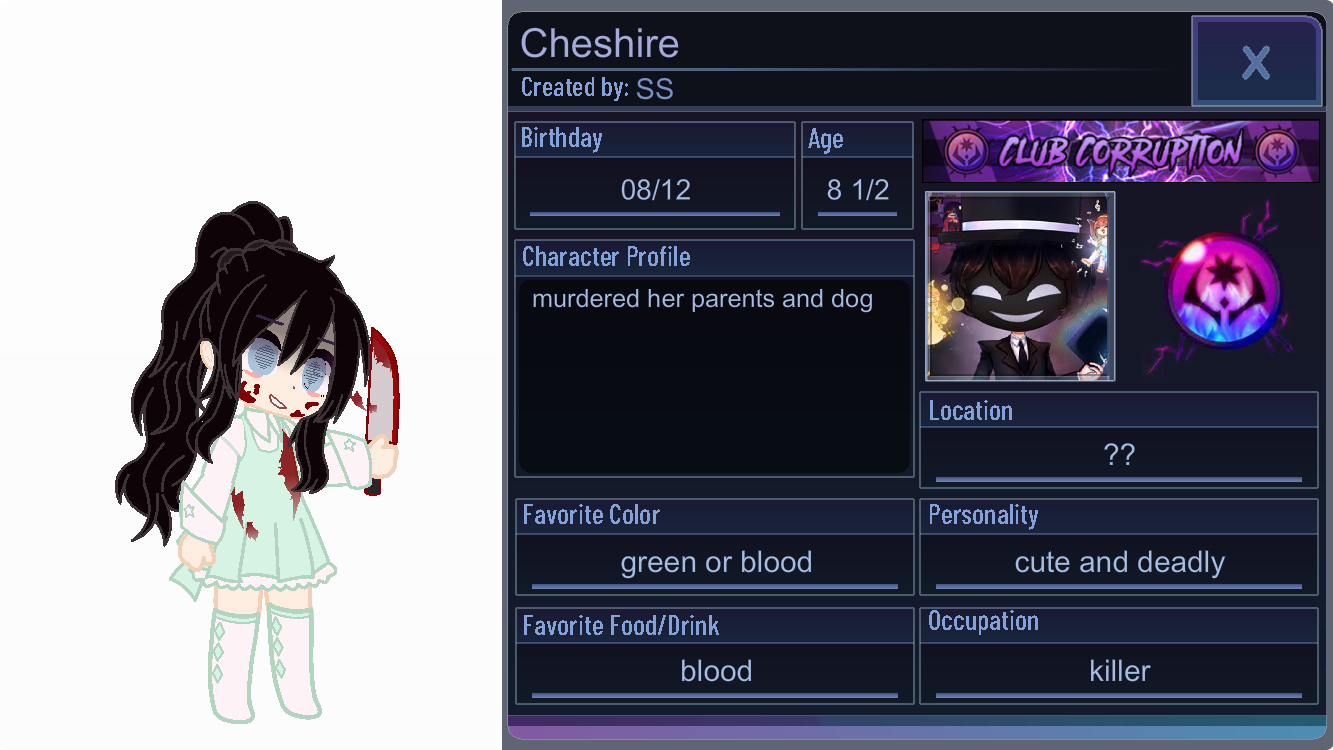Screen dimensions: 1333x750
Task: Modify the Favorite Food/Drink field
Action: pyautogui.click(x=715, y=671)
